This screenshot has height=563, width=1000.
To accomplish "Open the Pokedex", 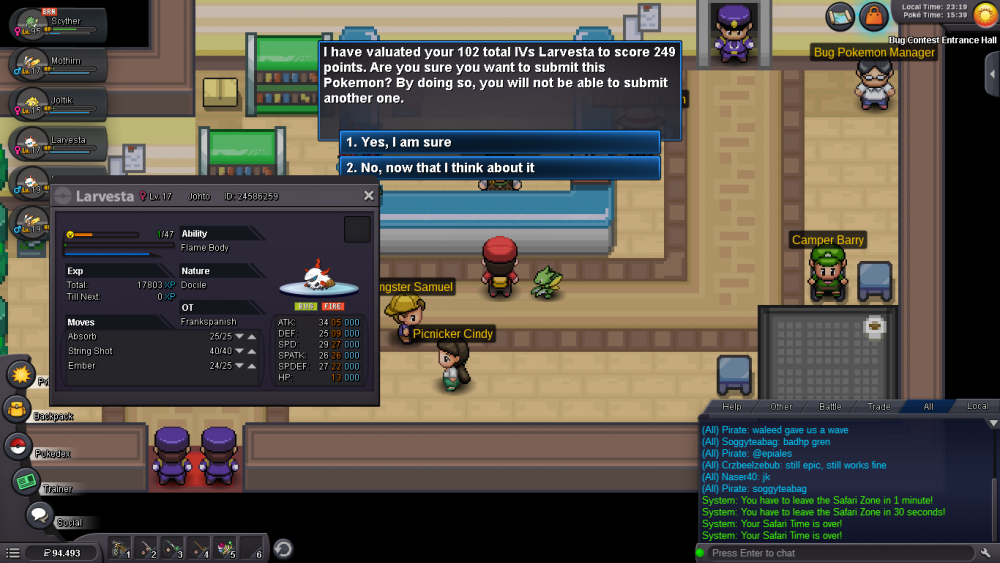I will click(x=18, y=446).
